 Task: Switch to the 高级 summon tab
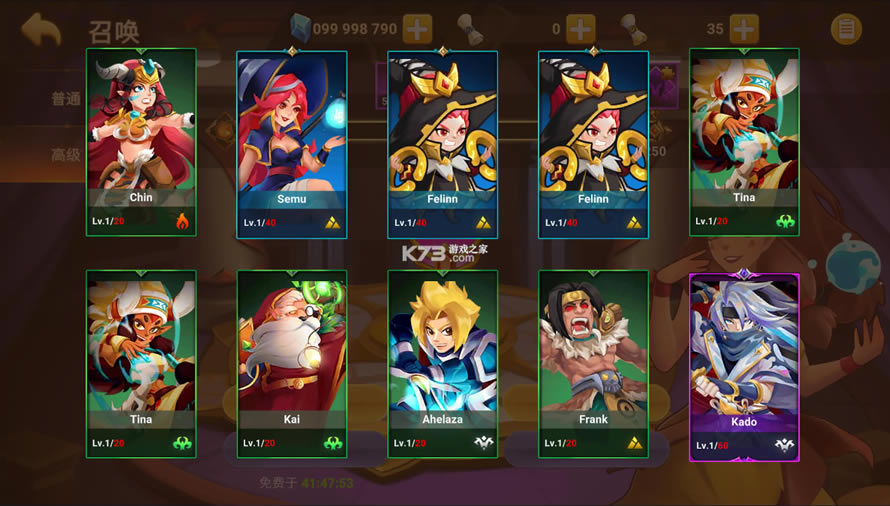pyautogui.click(x=66, y=155)
